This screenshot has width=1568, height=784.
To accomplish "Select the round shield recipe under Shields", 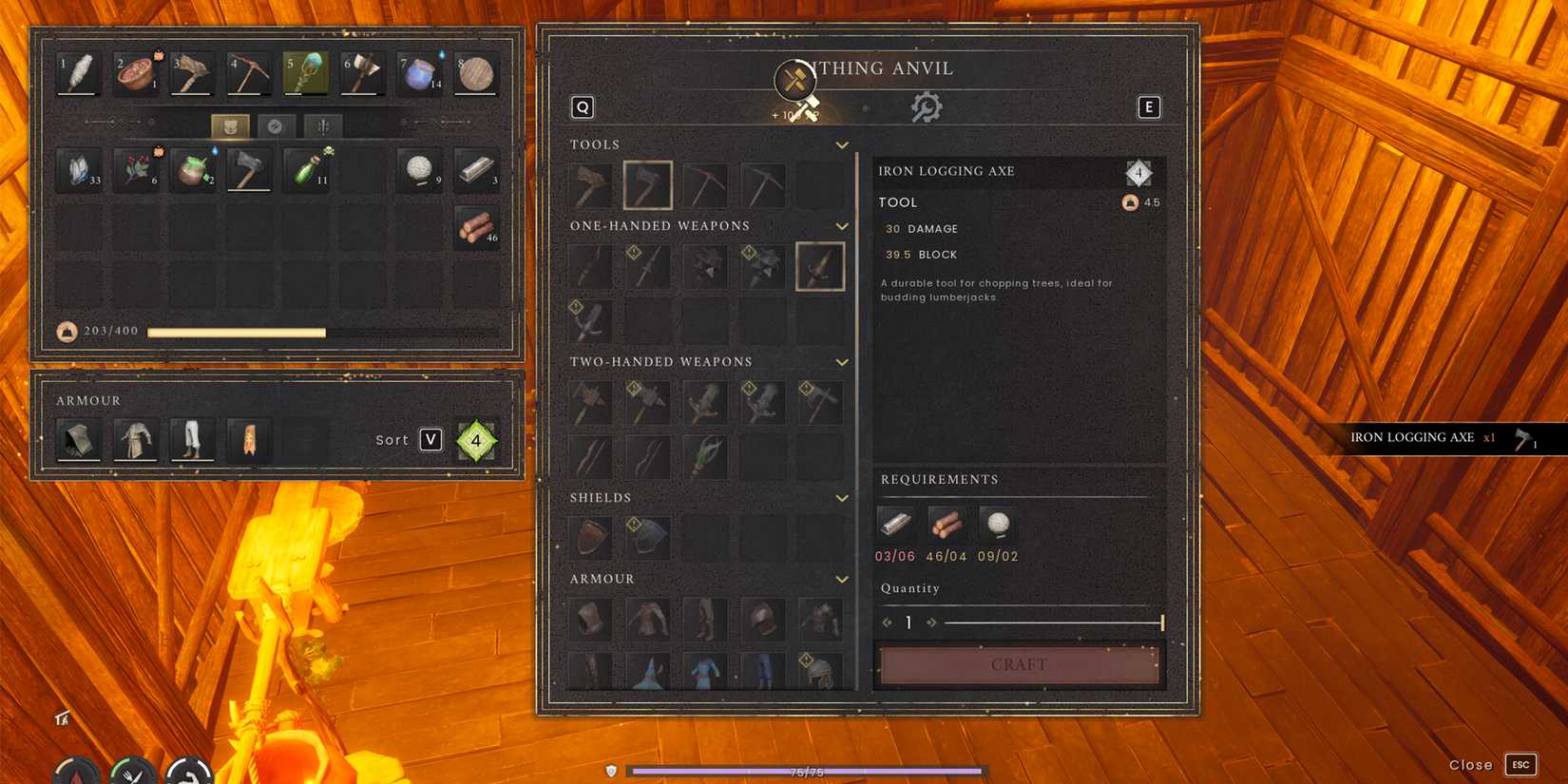I will click(589, 537).
